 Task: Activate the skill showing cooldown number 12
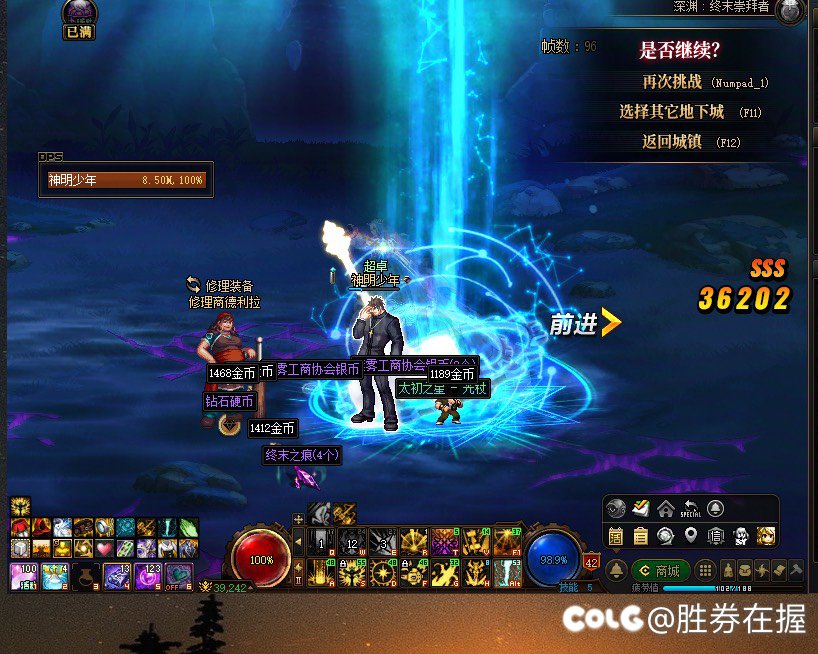(x=352, y=543)
